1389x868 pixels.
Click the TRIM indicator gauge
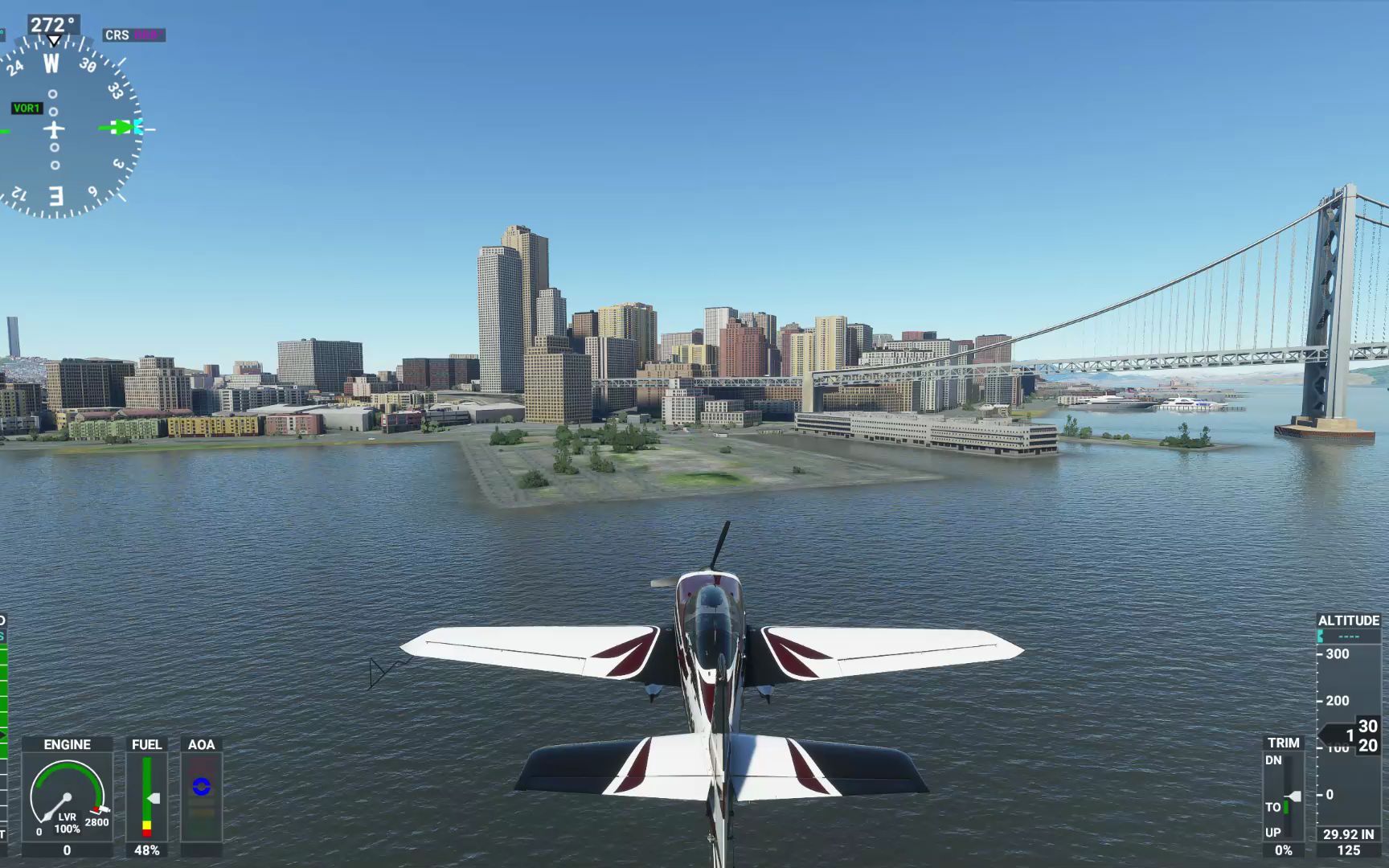coord(1284,796)
